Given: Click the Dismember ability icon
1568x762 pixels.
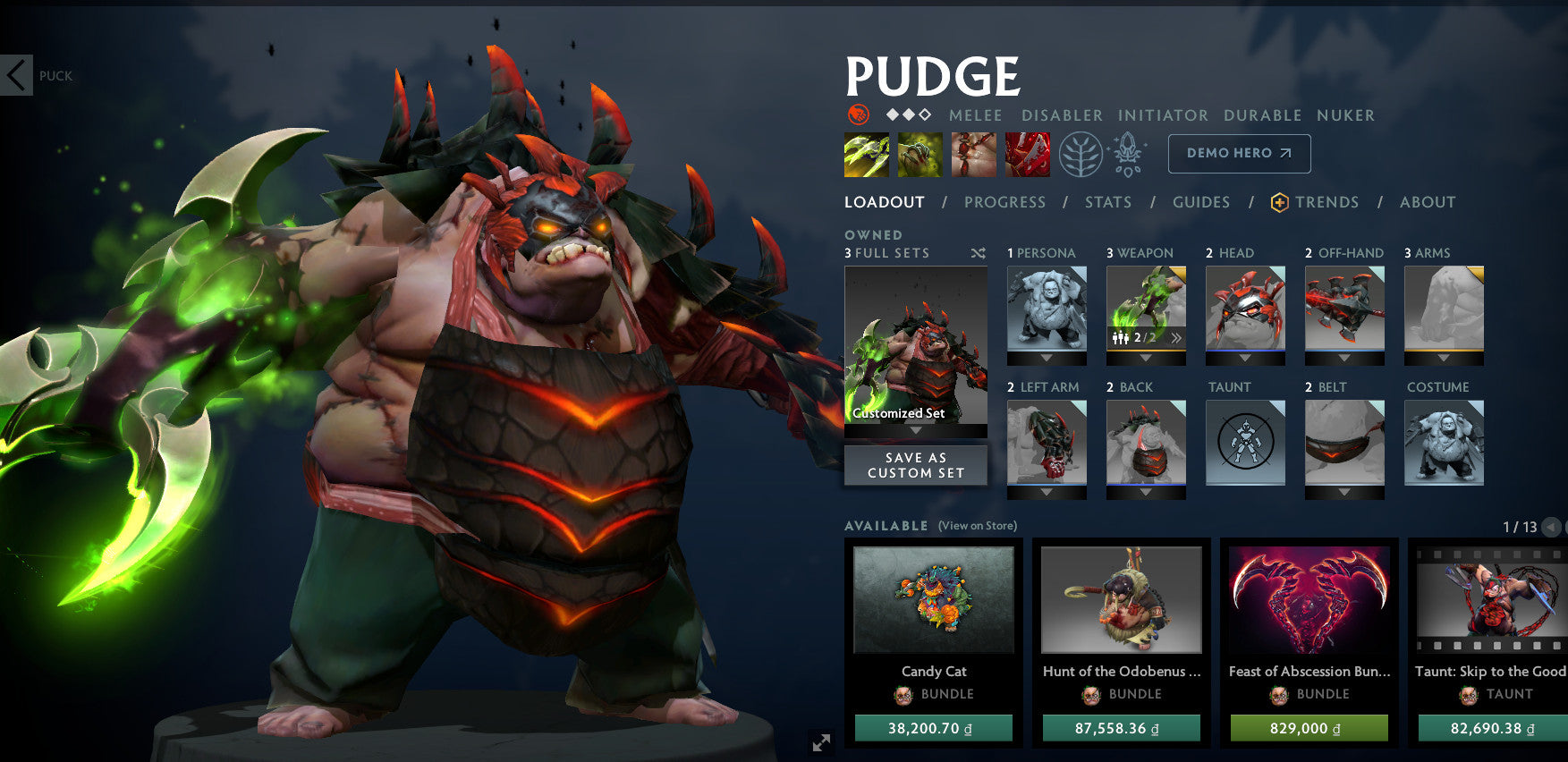Looking at the screenshot, I should (x=1028, y=153).
